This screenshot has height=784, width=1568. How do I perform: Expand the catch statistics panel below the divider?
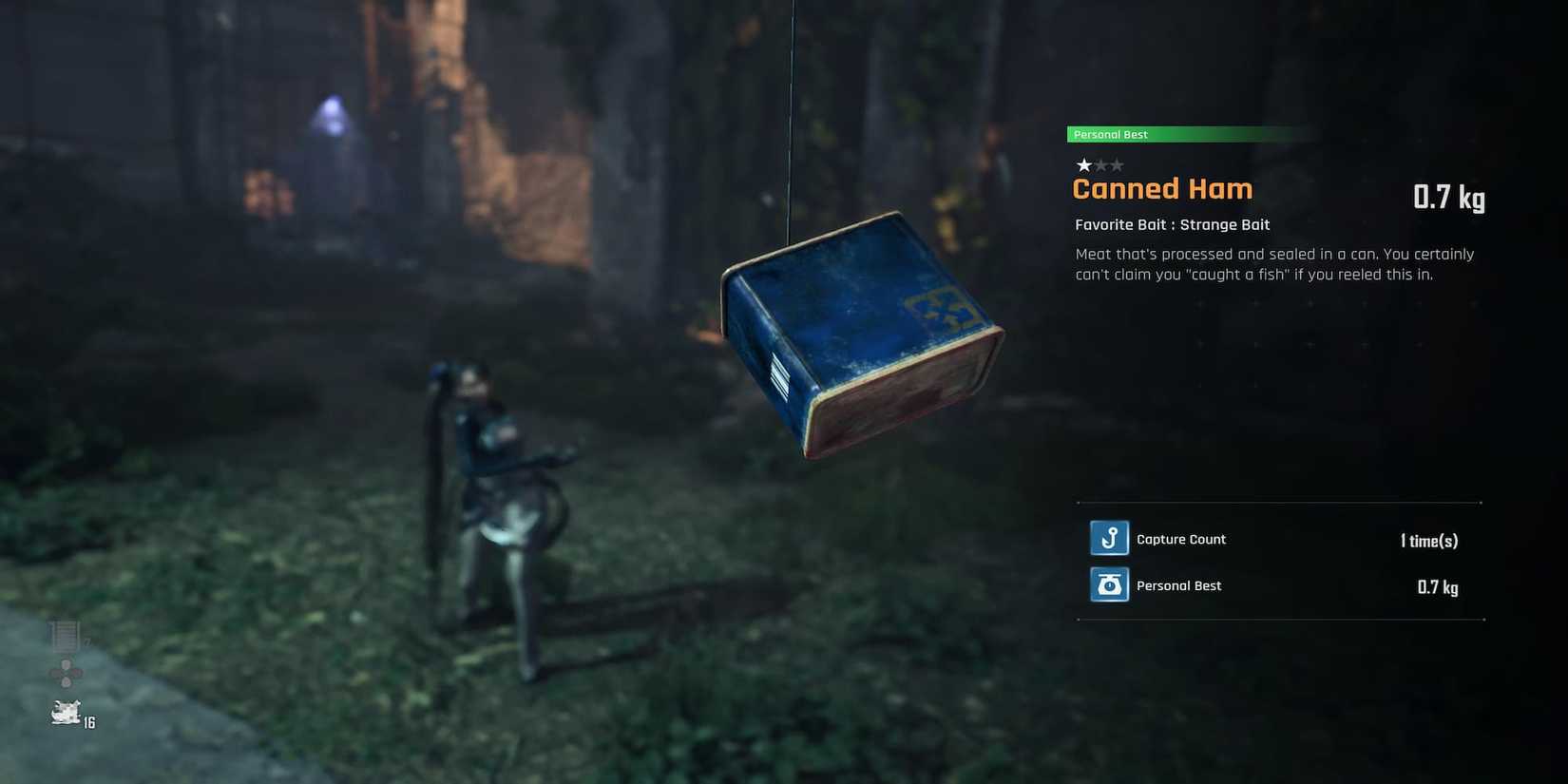point(1278,561)
